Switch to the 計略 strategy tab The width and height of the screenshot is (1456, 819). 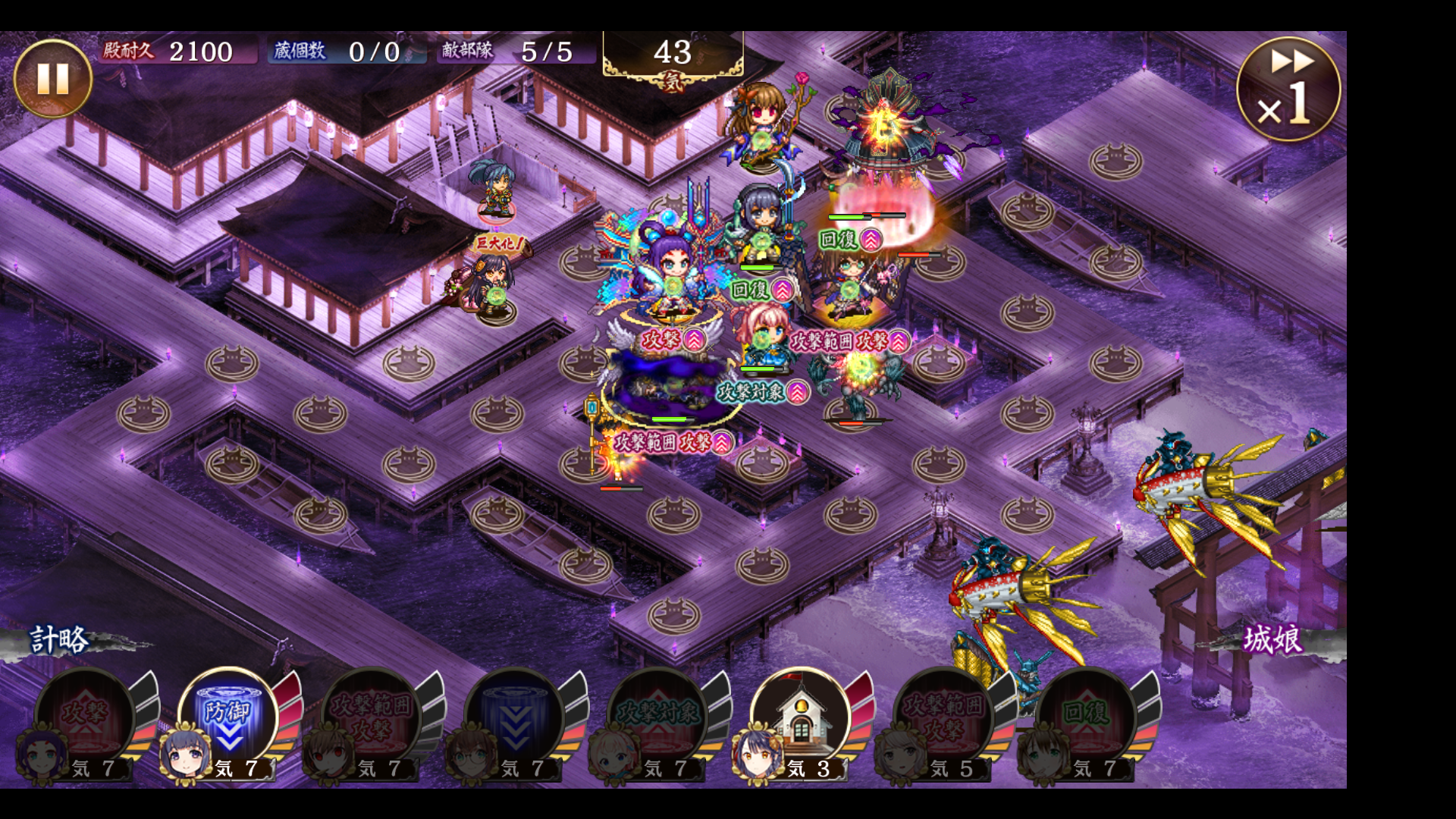(x=59, y=641)
